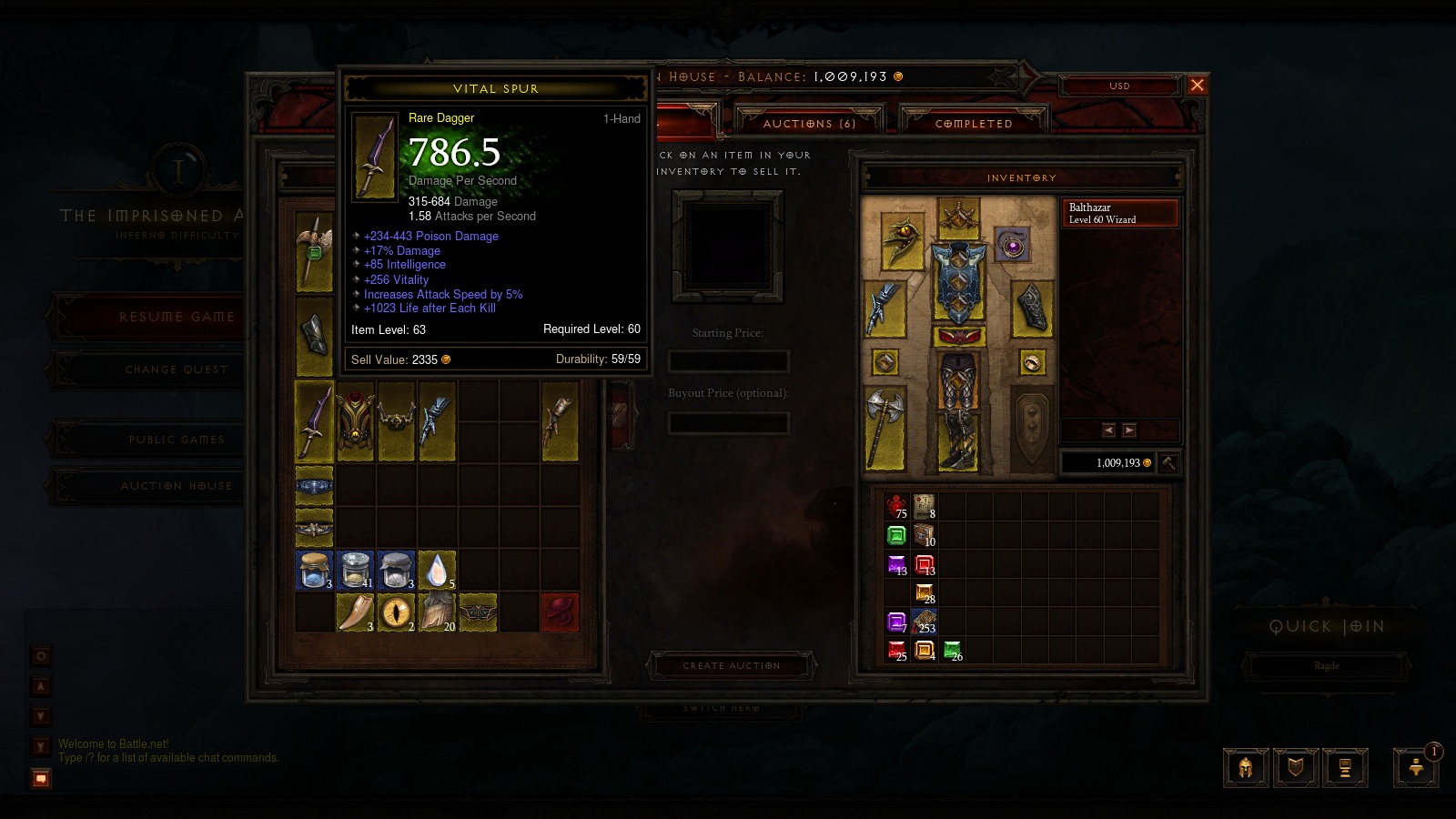Viewport: 1456px width, 819px height.
Task: Focus the Buyout Price field
Action: (x=728, y=422)
